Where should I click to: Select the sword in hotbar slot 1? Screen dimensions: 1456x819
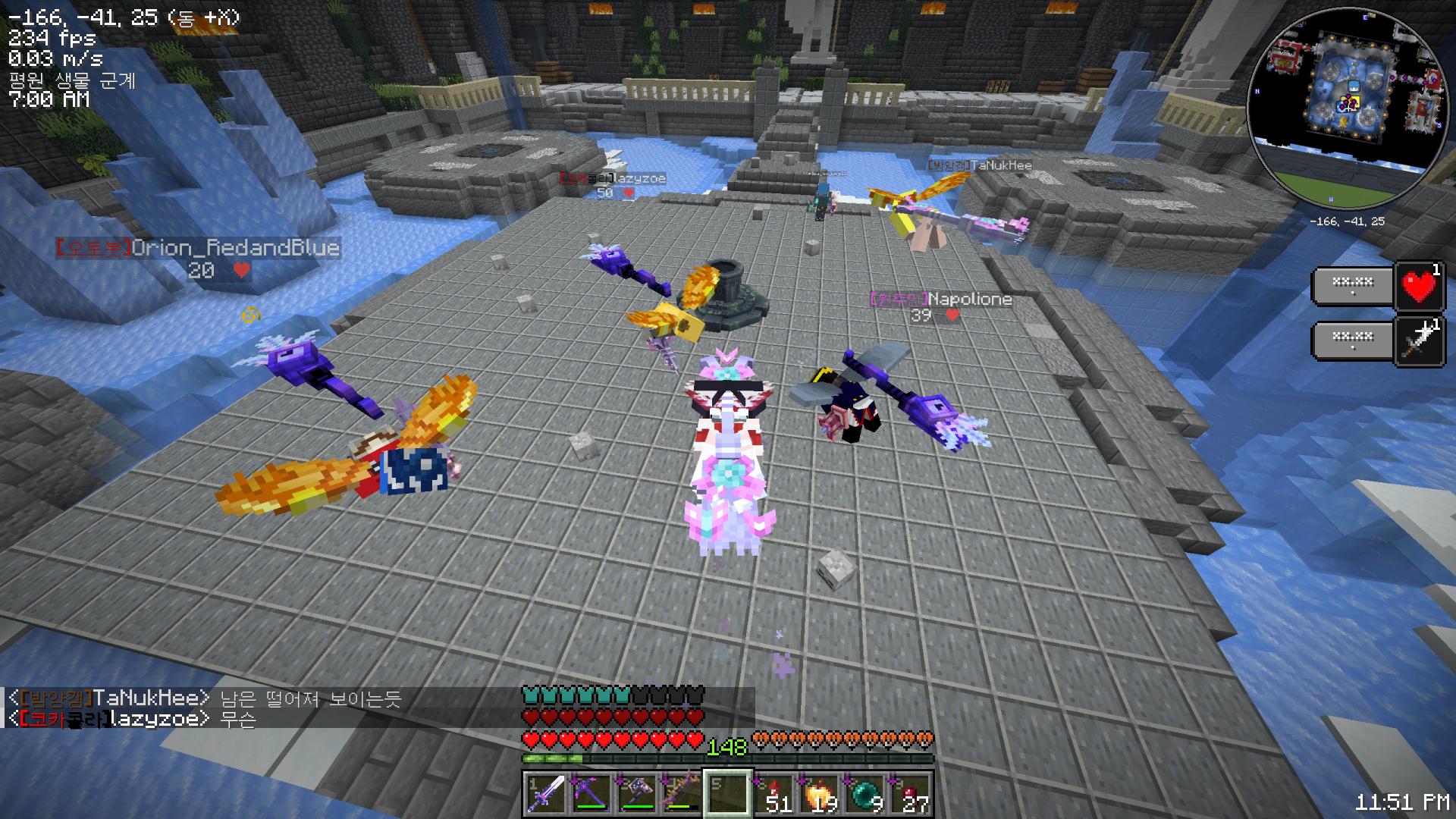(x=545, y=795)
